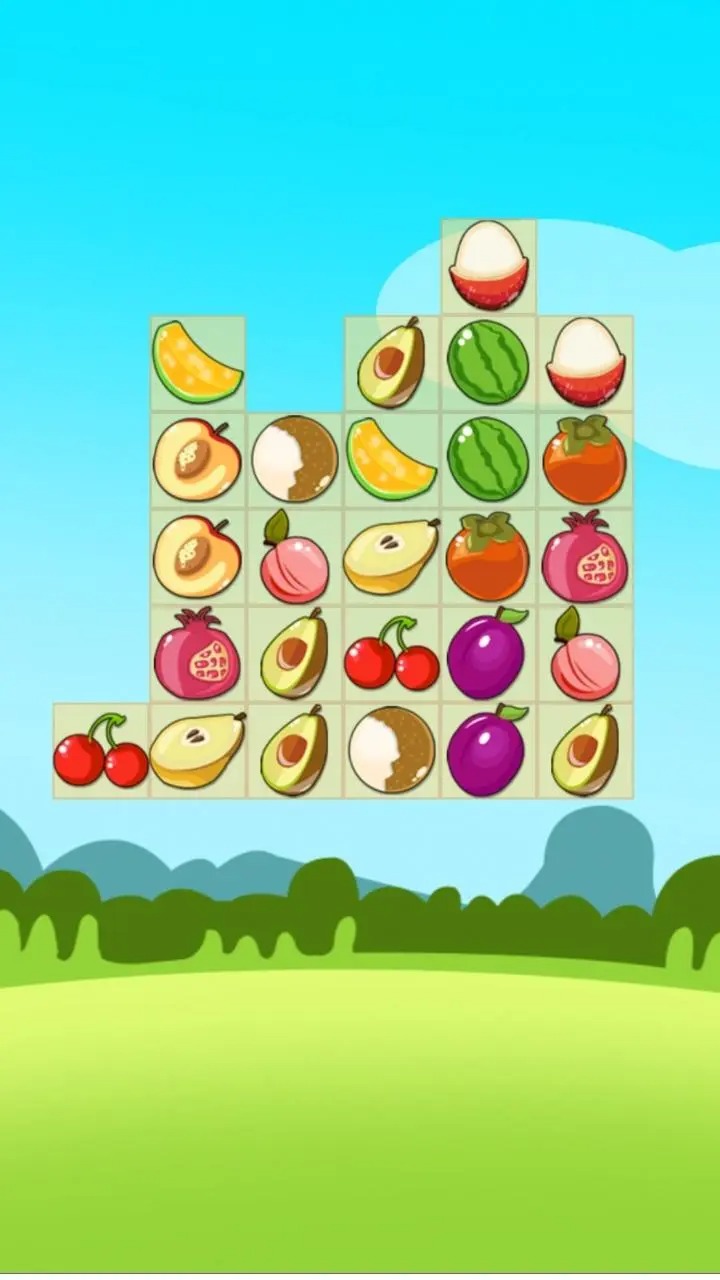The height and width of the screenshot is (1280, 720).
Task: Pick the watermelon tile below the lychee
Action: pos(488,362)
